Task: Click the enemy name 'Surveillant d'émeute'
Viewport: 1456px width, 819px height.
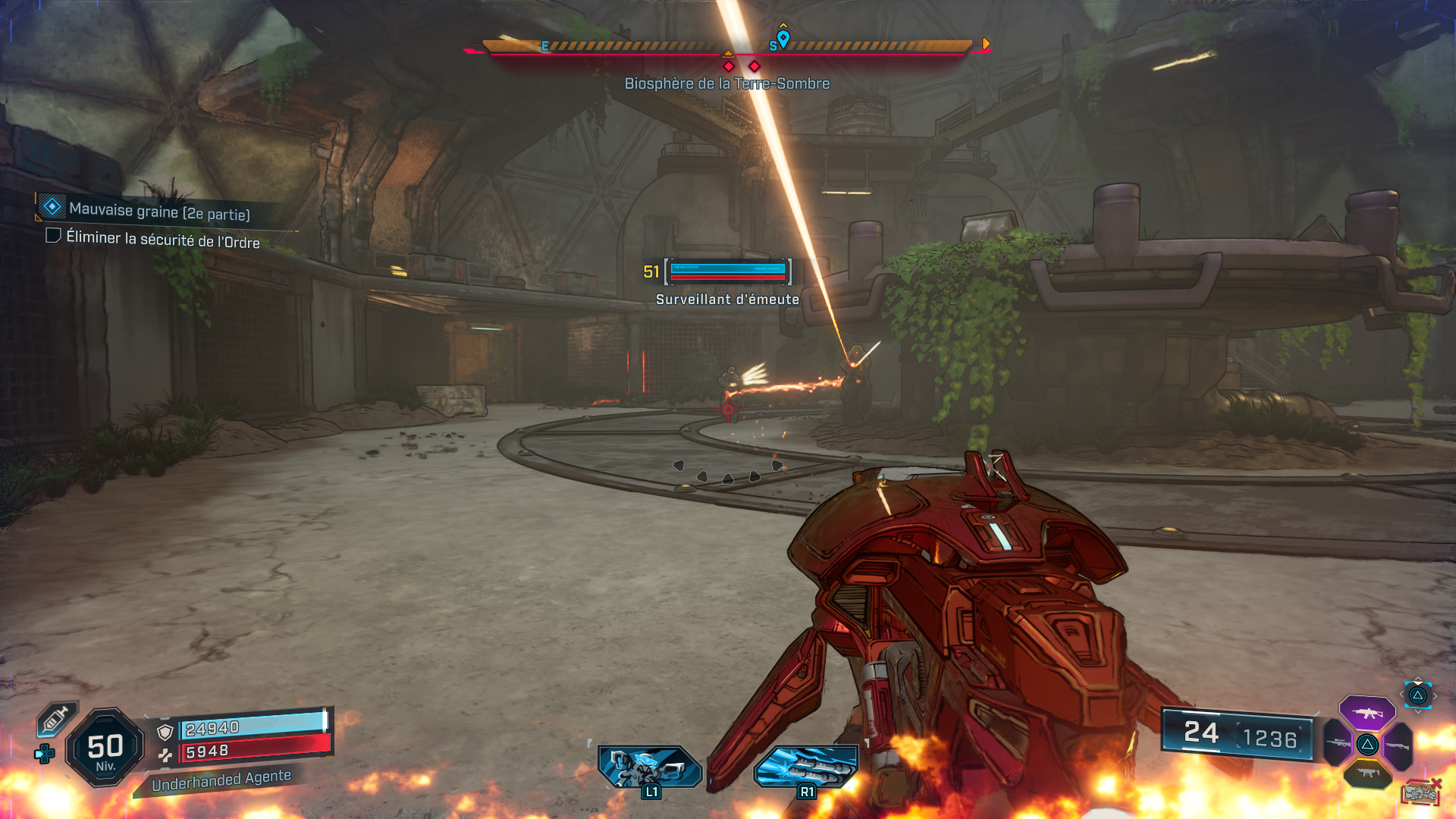Action: (726, 300)
